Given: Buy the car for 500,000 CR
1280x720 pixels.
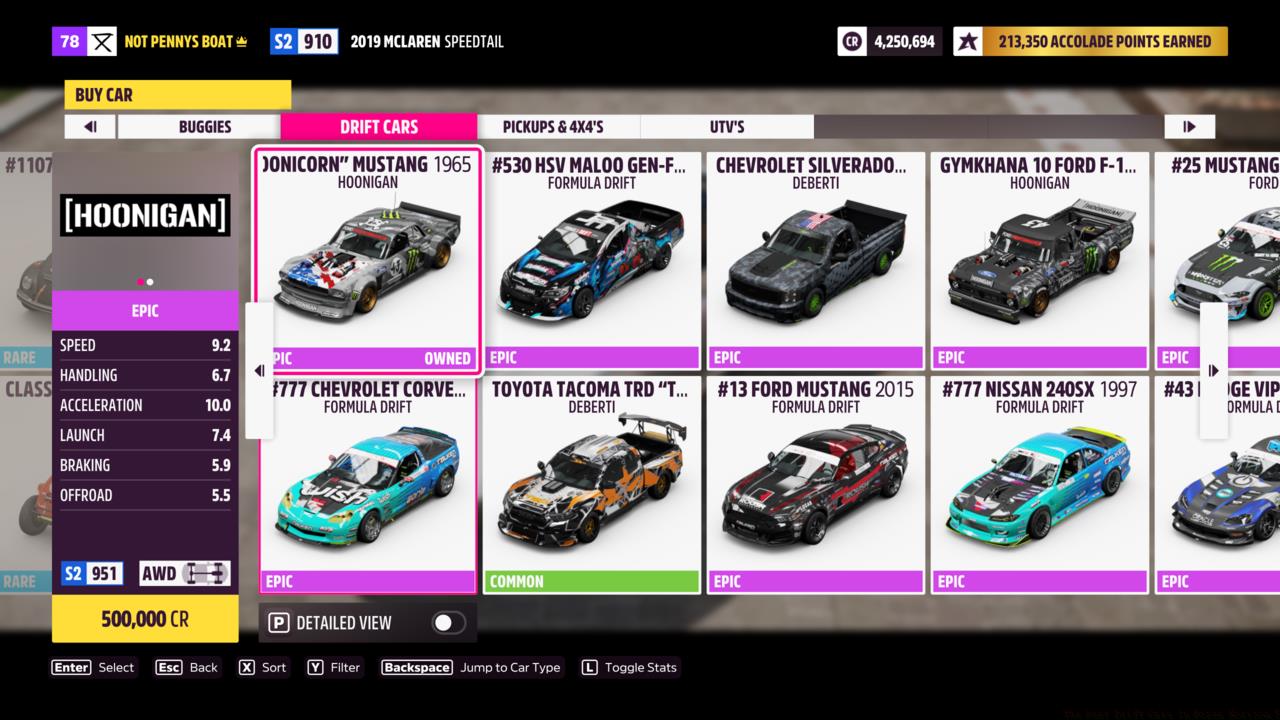Looking at the screenshot, I should 145,619.
